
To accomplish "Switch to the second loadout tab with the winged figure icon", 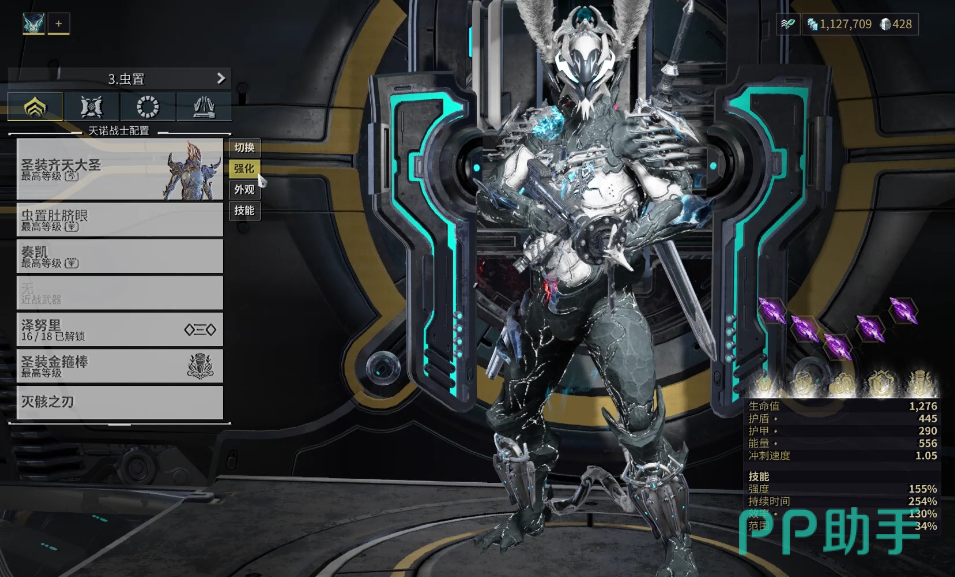I will 92,107.
